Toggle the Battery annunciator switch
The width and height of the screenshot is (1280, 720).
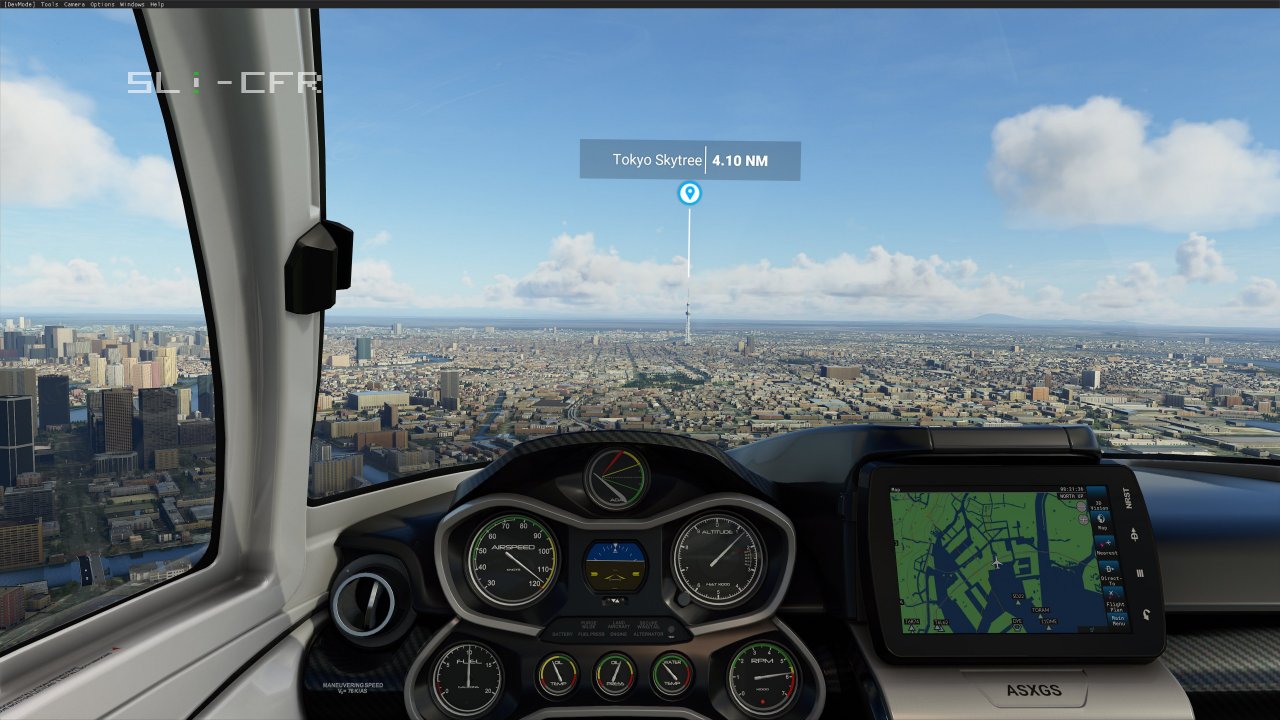(562, 633)
